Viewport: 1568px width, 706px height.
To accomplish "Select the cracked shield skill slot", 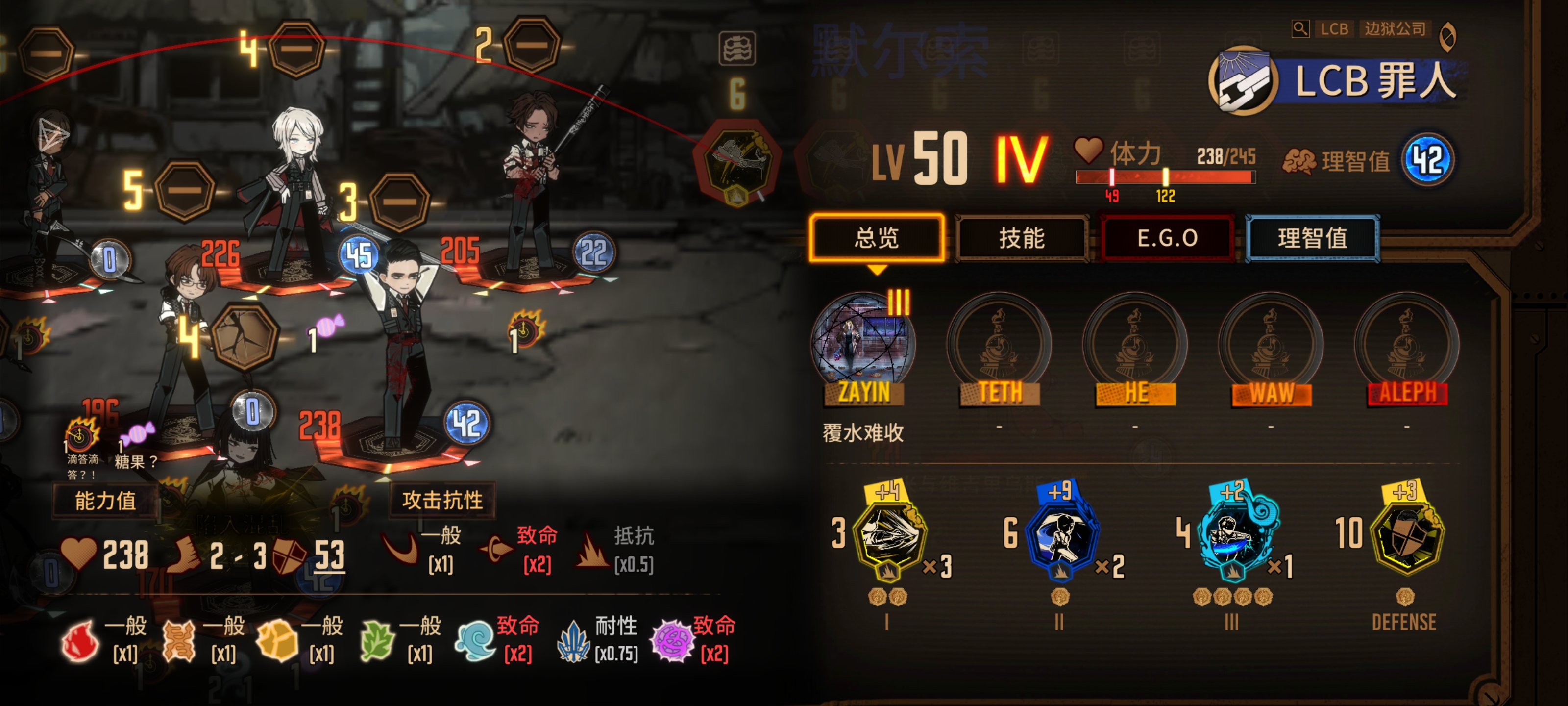I will point(245,337).
